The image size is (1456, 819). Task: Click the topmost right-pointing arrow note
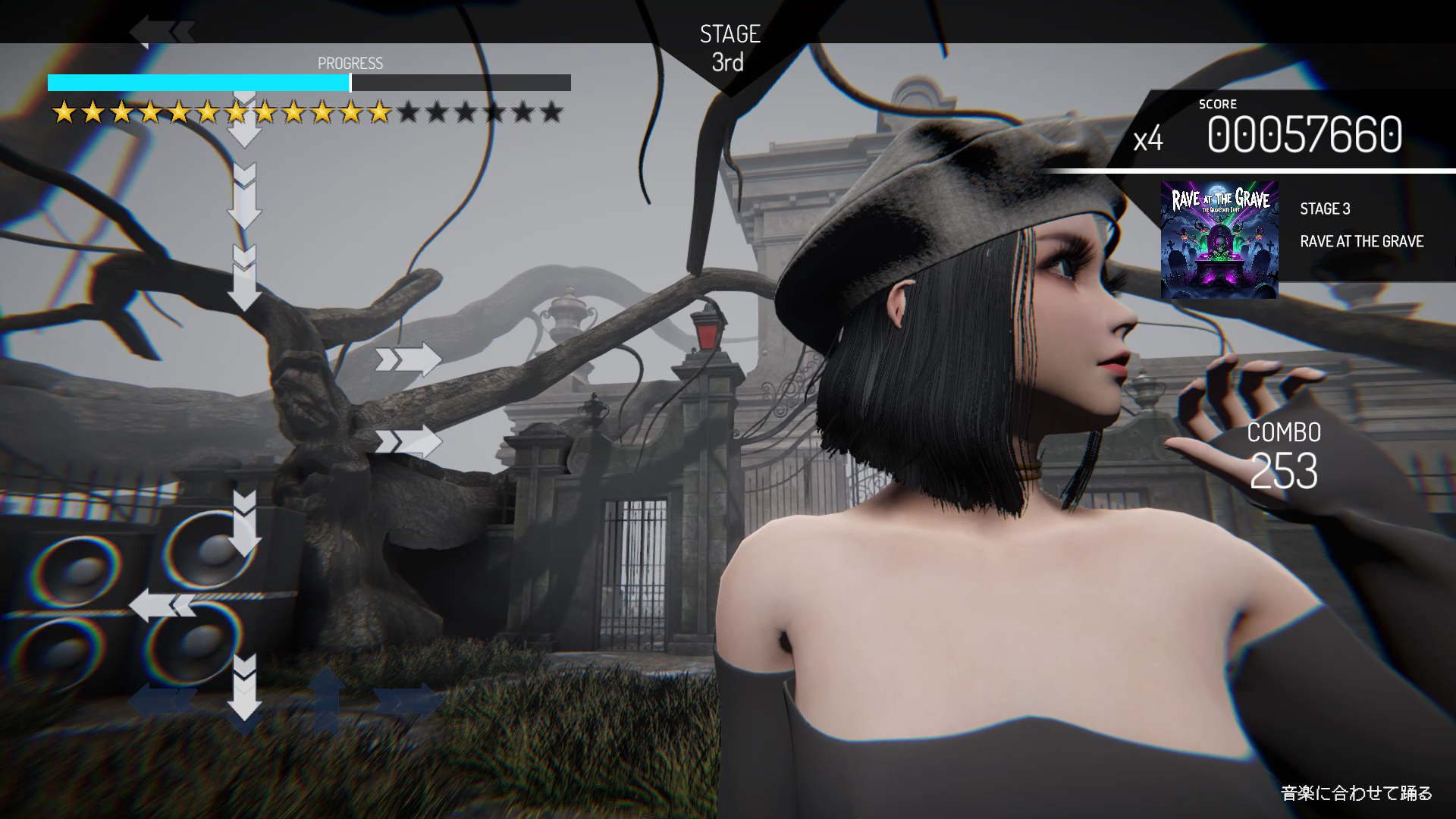click(408, 360)
